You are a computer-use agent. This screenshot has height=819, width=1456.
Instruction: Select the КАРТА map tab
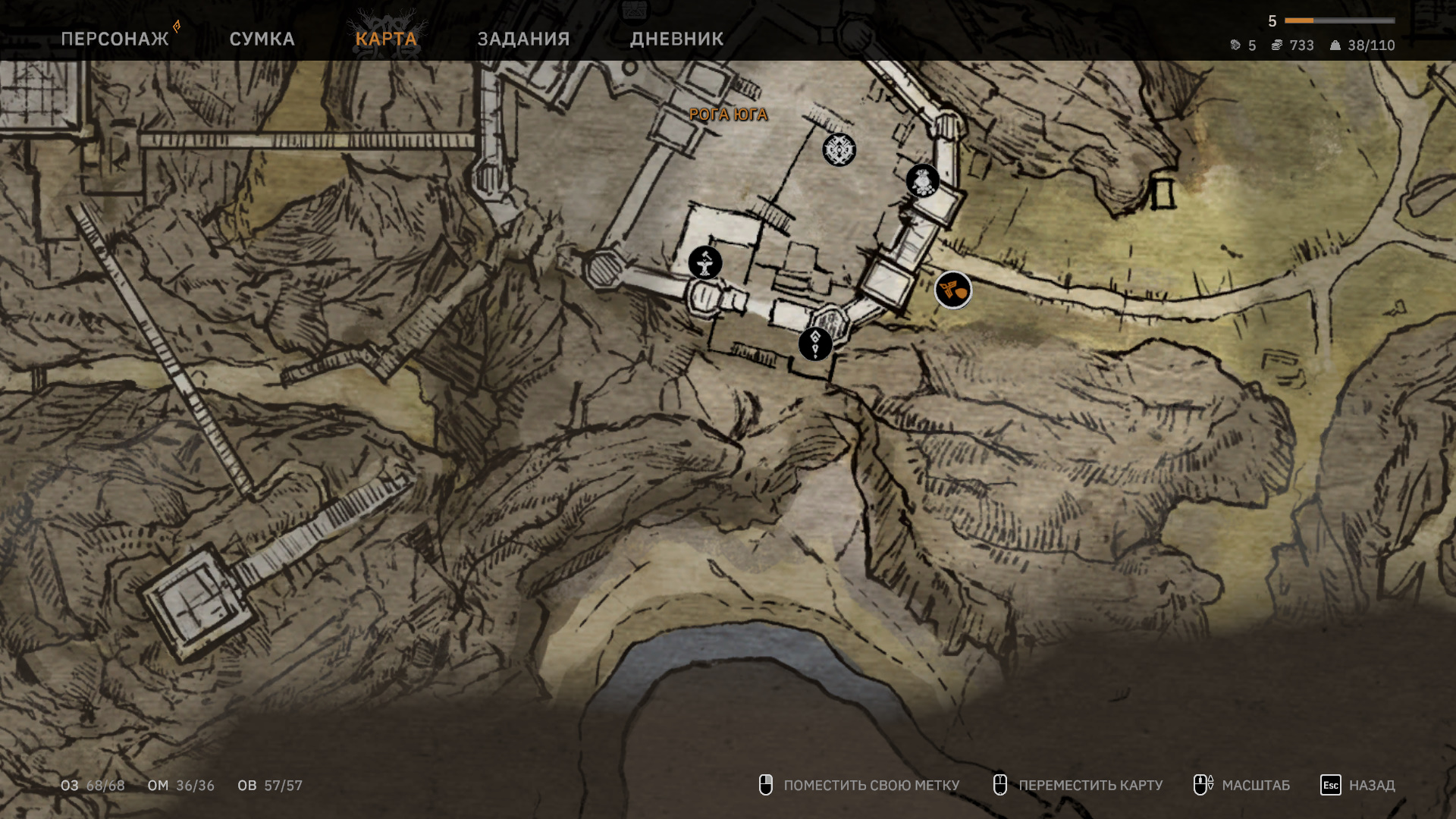[x=386, y=39]
